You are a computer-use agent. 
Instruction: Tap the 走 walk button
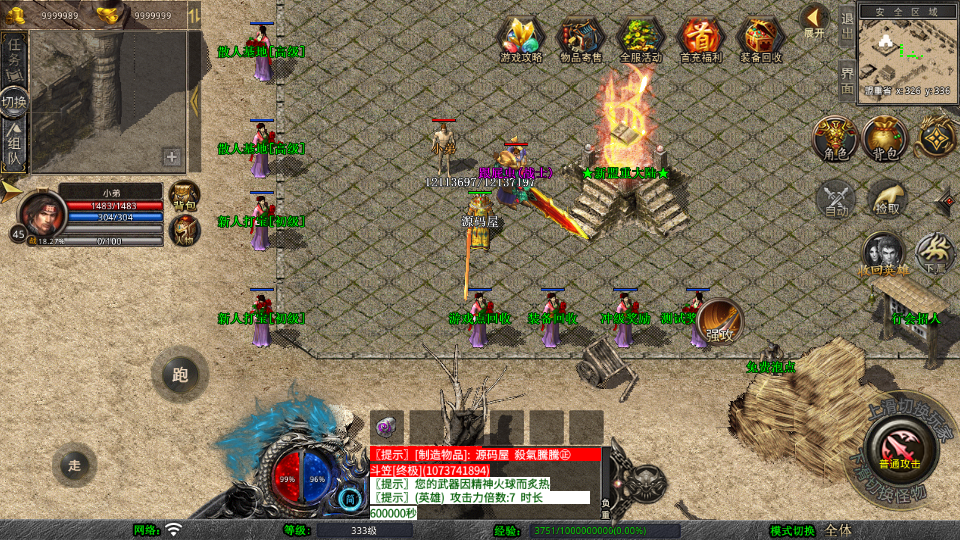(x=75, y=464)
